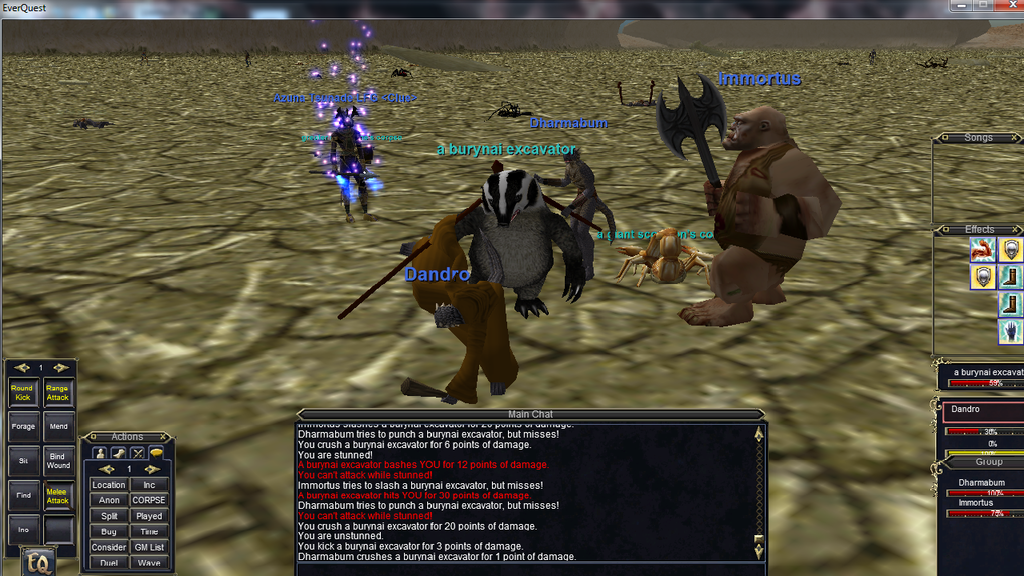Select group member Dharmabum

(981, 483)
